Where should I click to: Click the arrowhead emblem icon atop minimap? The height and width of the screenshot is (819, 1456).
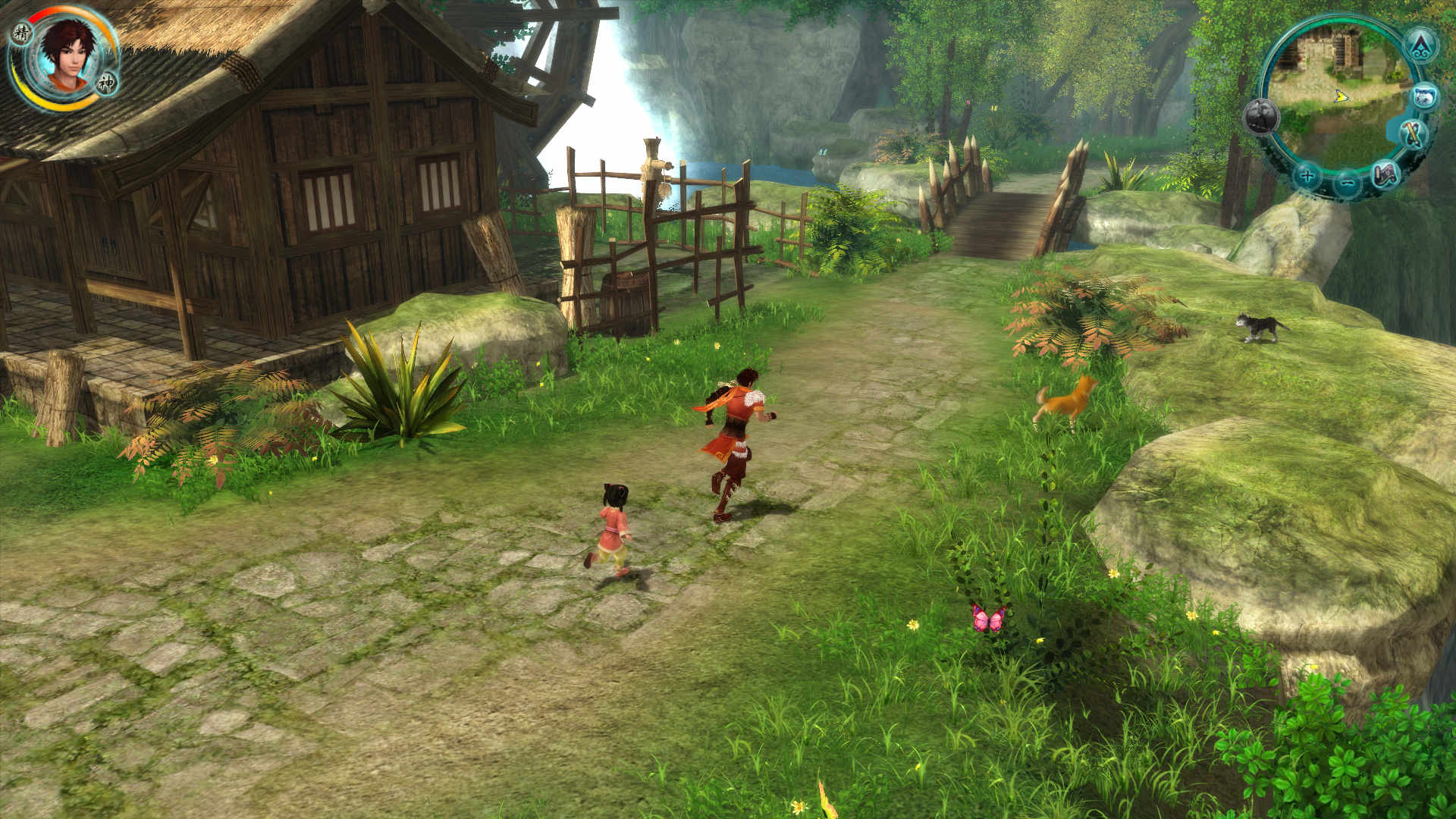pos(1420,45)
